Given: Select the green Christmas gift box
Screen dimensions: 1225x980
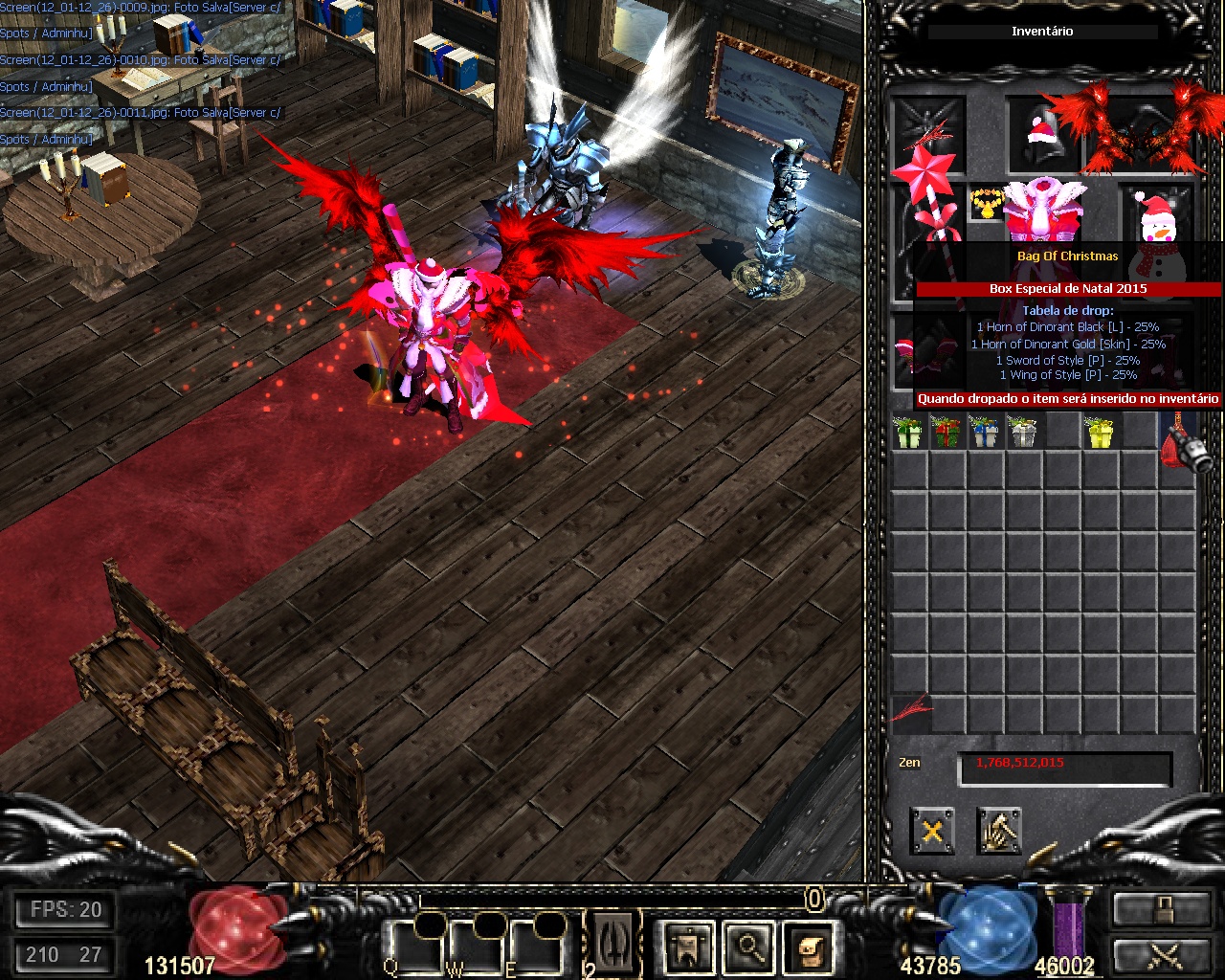Looking at the screenshot, I should [906, 432].
